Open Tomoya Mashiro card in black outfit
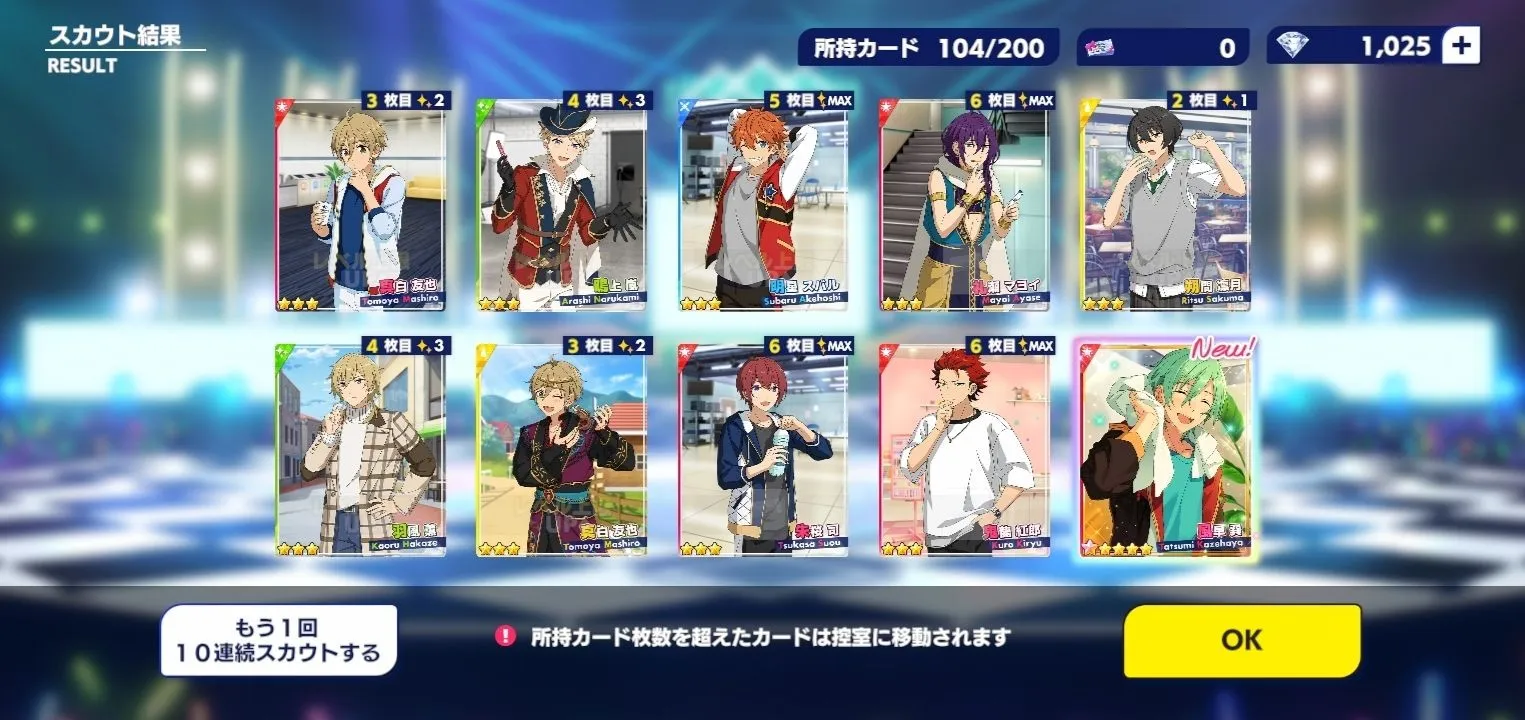 pyautogui.click(x=562, y=450)
